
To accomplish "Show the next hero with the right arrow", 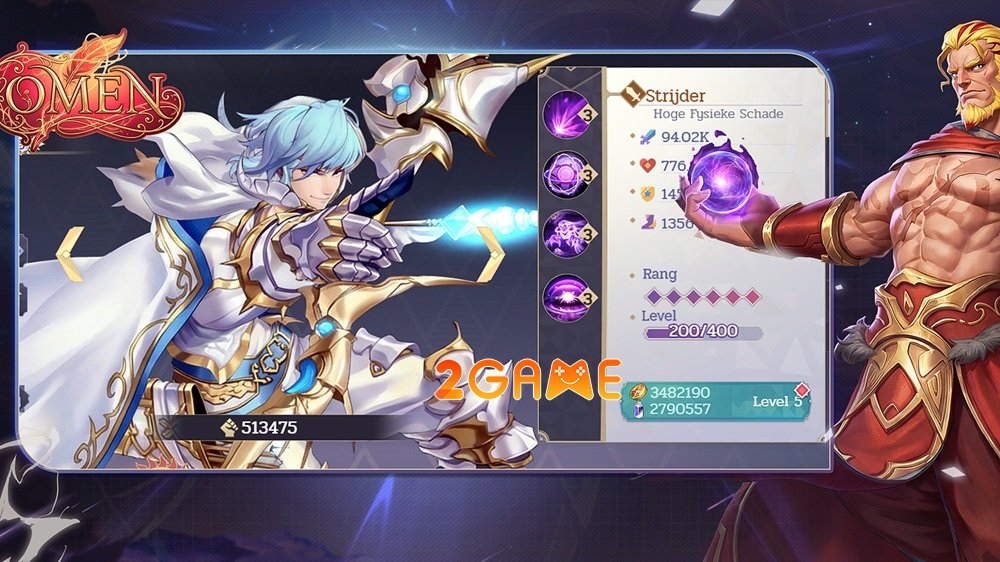I will [489, 255].
